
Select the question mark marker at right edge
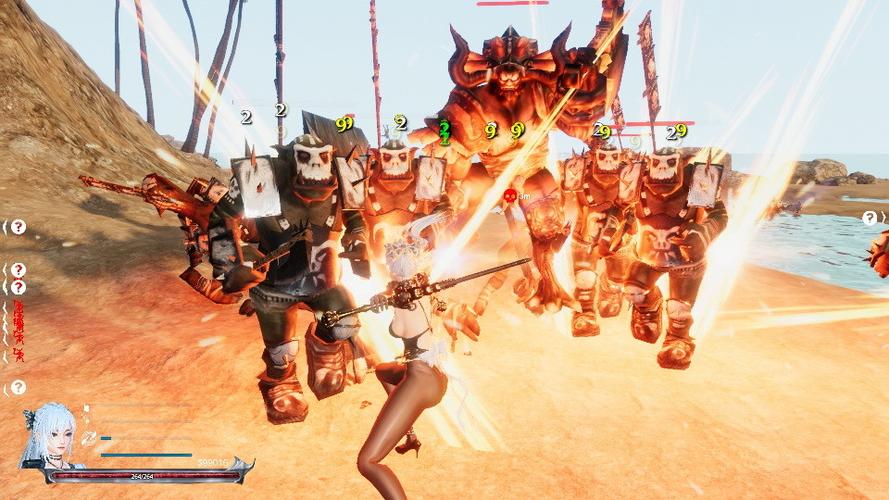(869, 218)
